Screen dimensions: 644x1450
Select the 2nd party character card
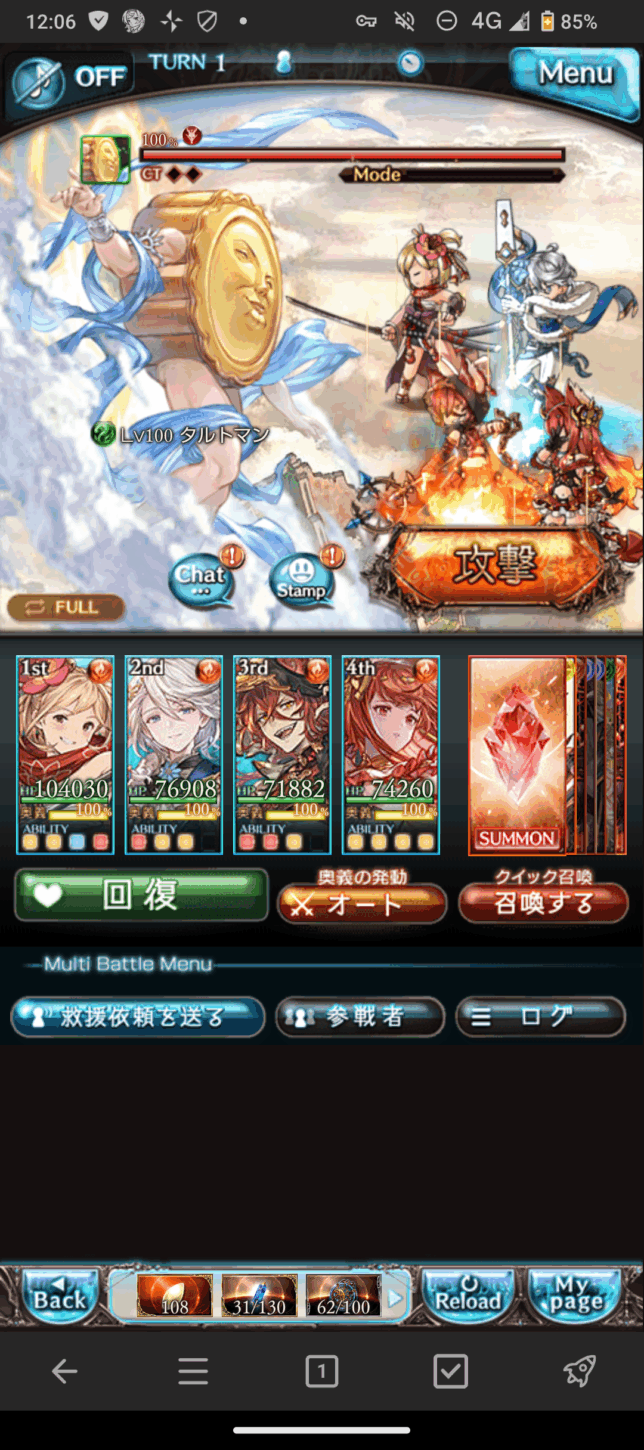coord(173,755)
